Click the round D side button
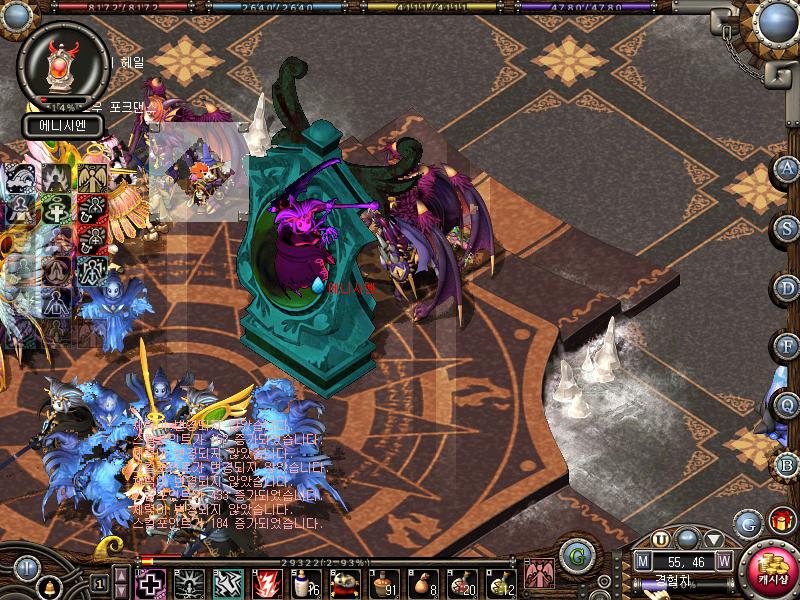Viewport: 800px width, 600px height. tap(787, 286)
